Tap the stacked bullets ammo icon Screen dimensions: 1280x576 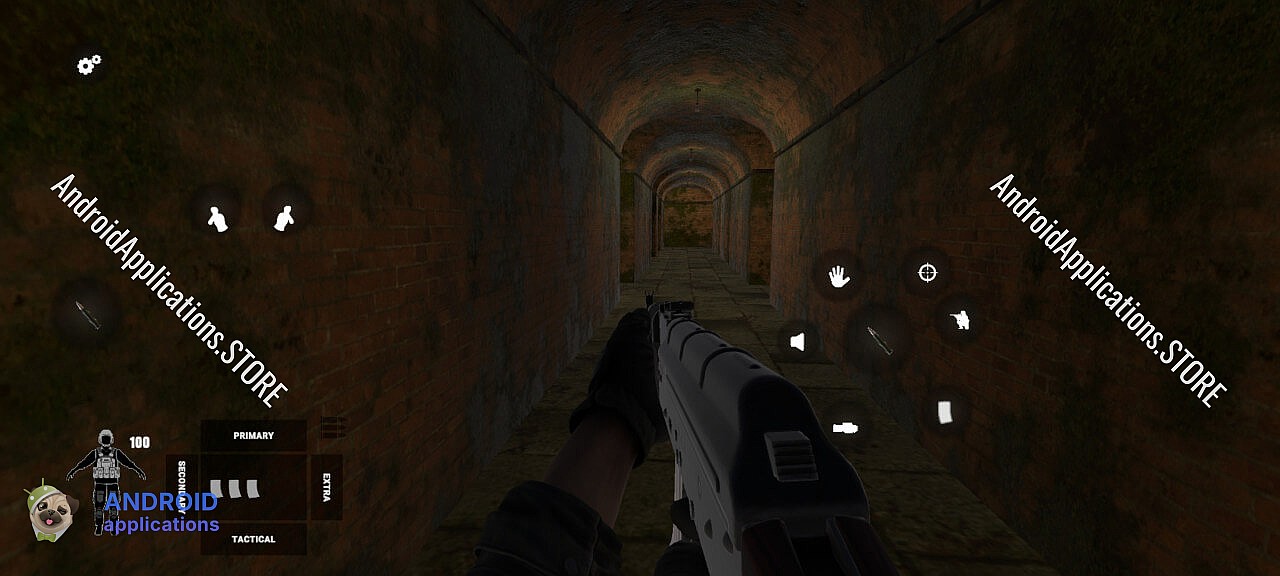pyautogui.click(x=333, y=427)
